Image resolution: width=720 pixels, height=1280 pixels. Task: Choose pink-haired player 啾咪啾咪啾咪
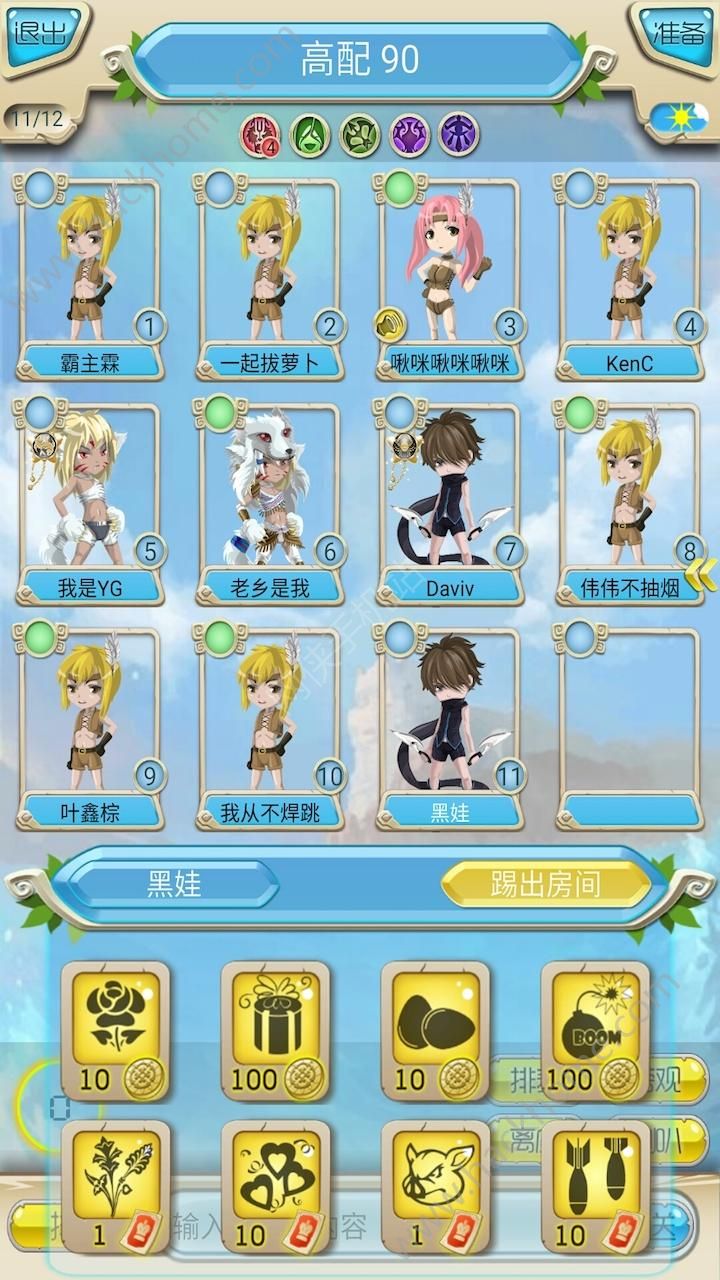[450, 275]
